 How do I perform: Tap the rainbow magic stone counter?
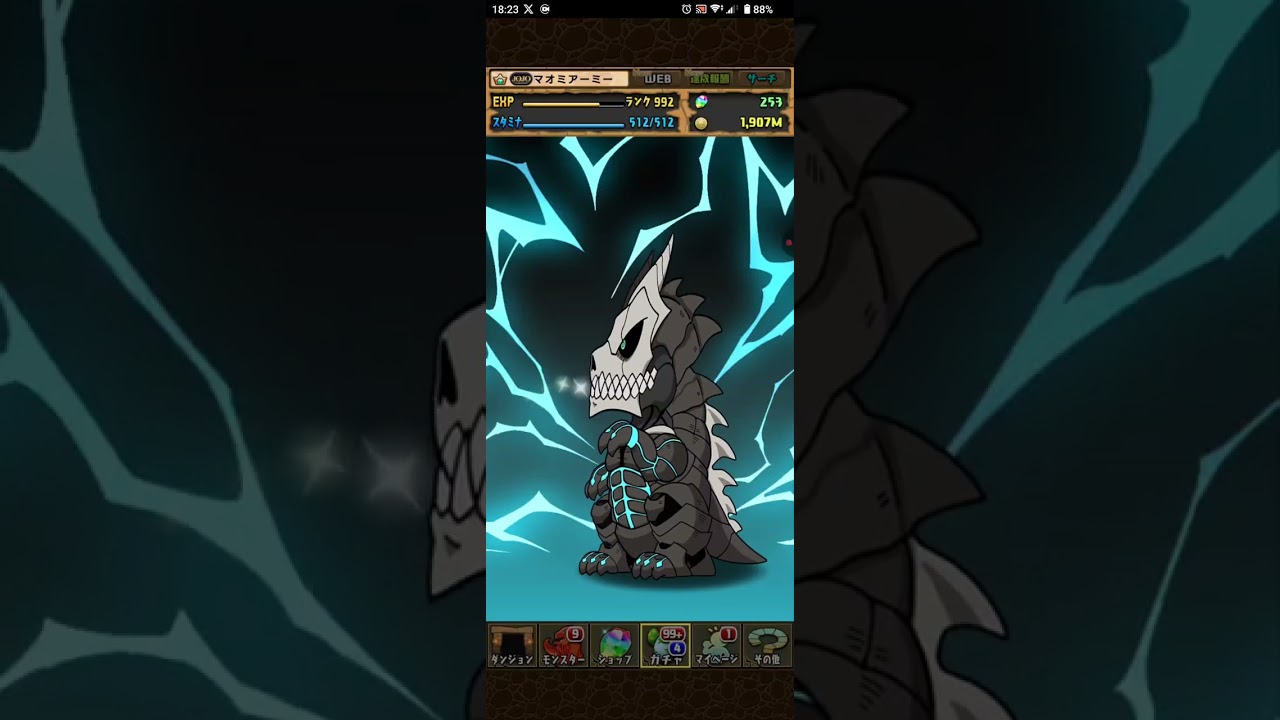pyautogui.click(x=740, y=102)
